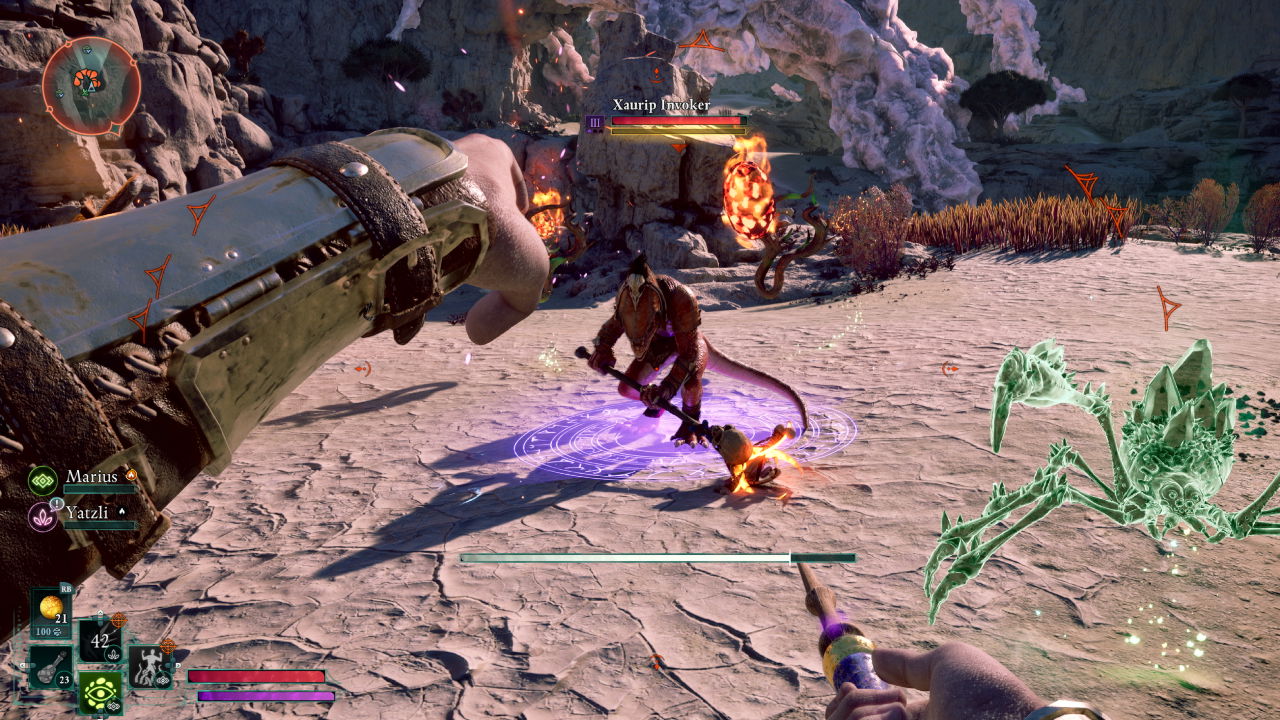Open the circular minimap
The width and height of the screenshot is (1280, 720).
[91, 86]
